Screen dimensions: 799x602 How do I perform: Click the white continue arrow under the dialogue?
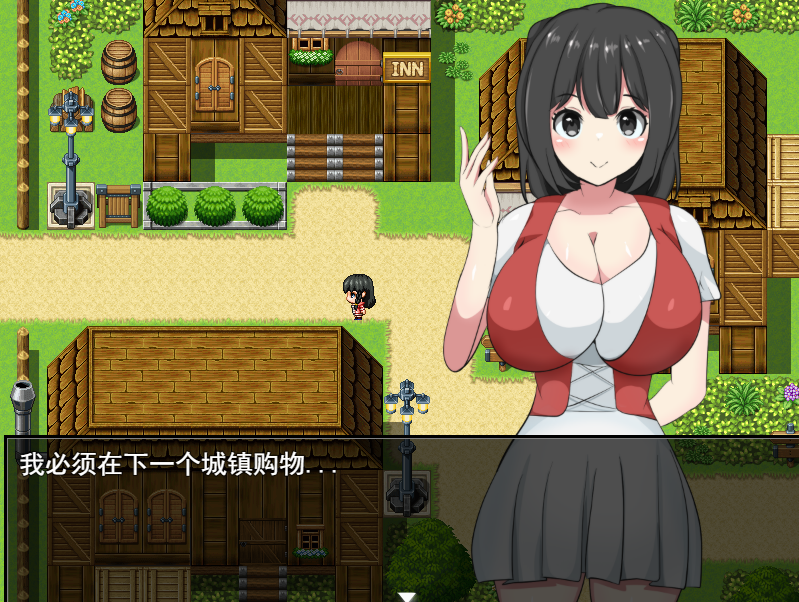click(x=406, y=596)
